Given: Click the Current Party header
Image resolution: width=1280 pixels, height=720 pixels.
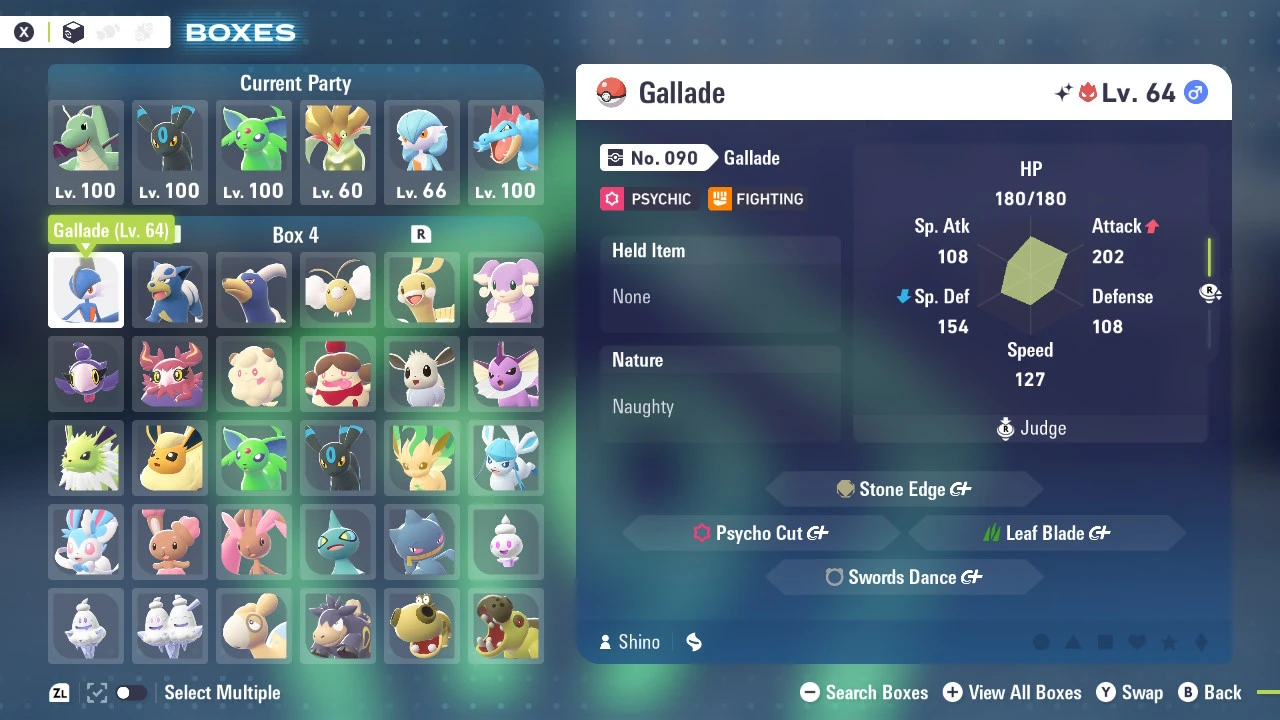Looking at the screenshot, I should click(x=295, y=83).
